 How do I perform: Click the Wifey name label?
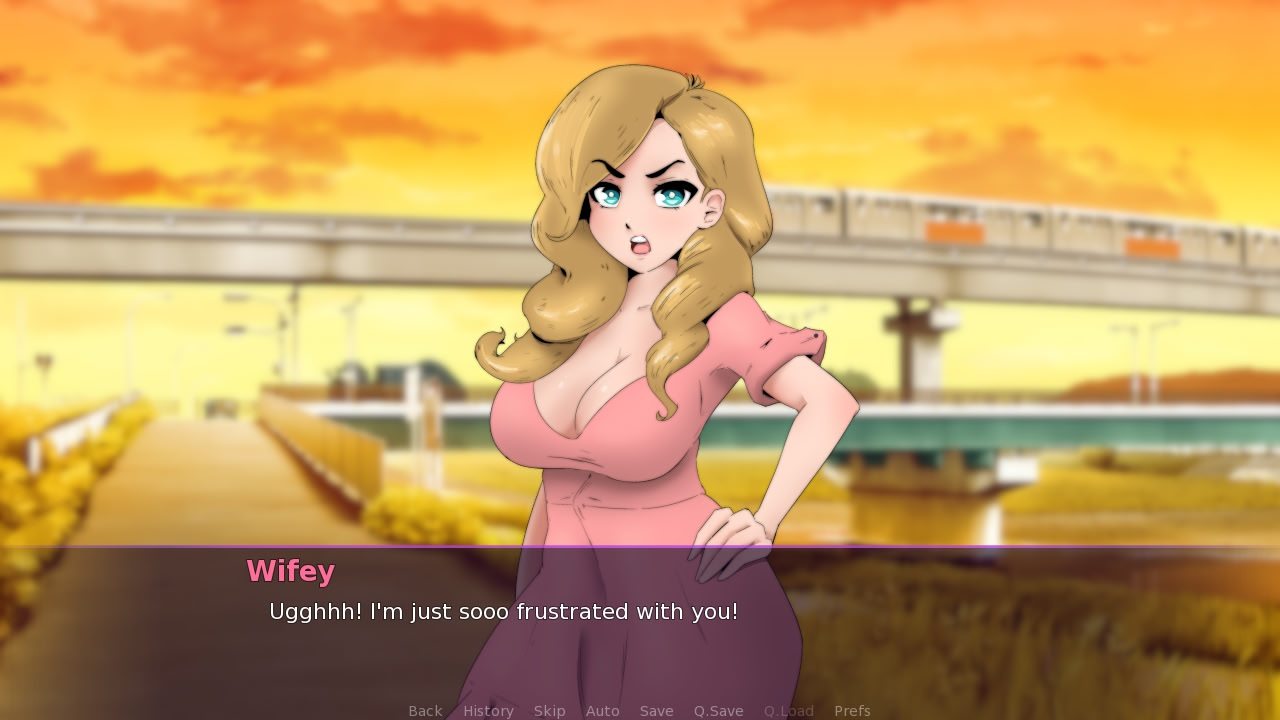pos(291,571)
